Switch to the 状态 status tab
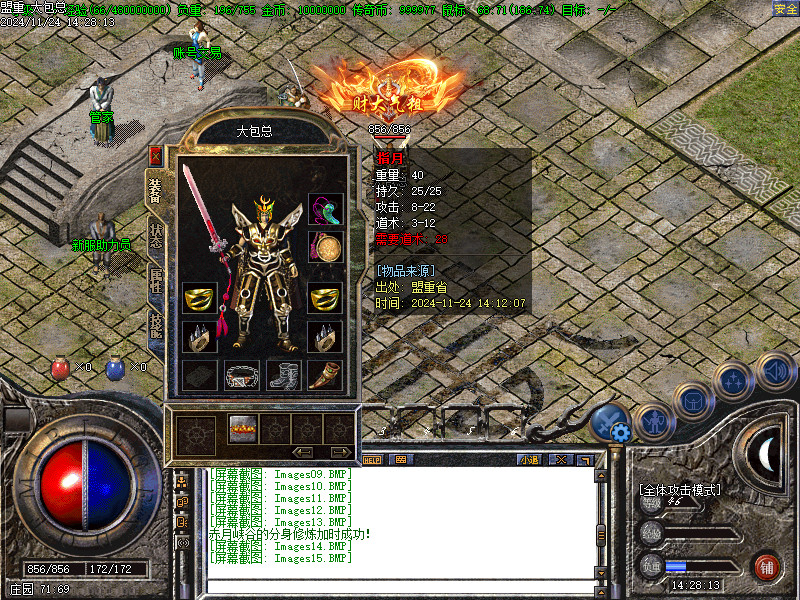The image size is (800, 600). tap(156, 236)
